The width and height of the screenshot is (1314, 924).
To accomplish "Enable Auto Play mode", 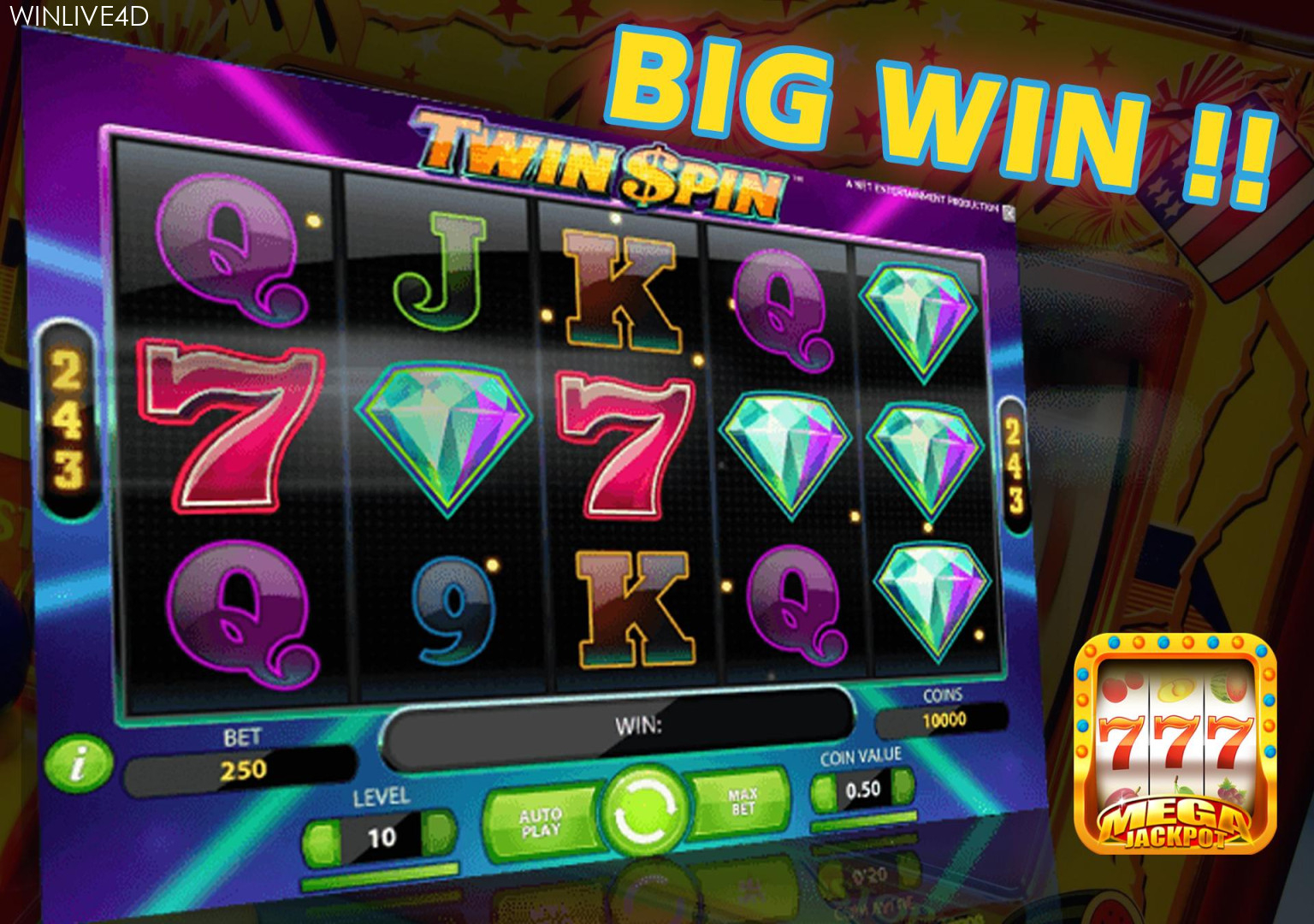I will click(542, 821).
